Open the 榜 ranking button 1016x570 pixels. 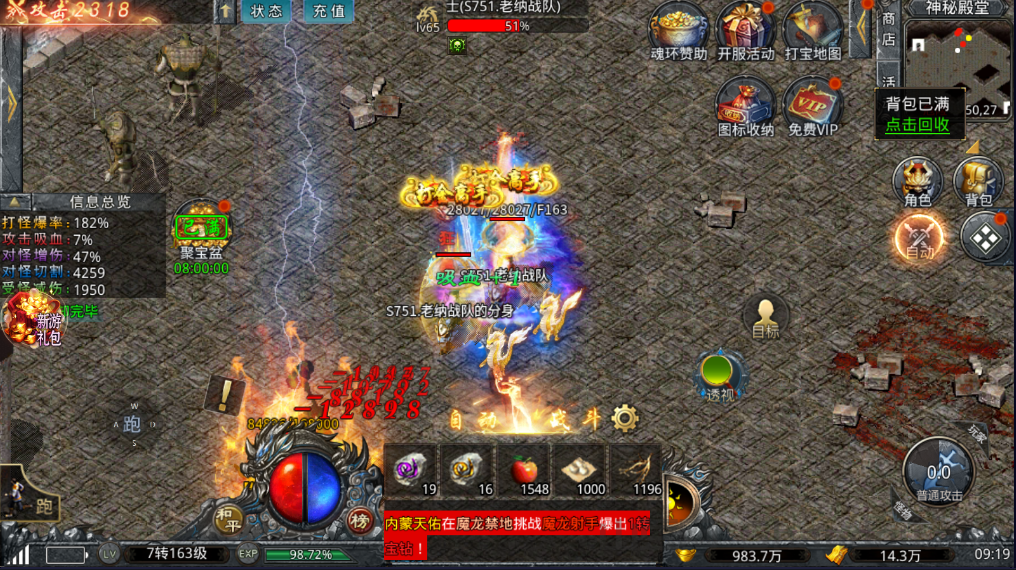(x=360, y=520)
